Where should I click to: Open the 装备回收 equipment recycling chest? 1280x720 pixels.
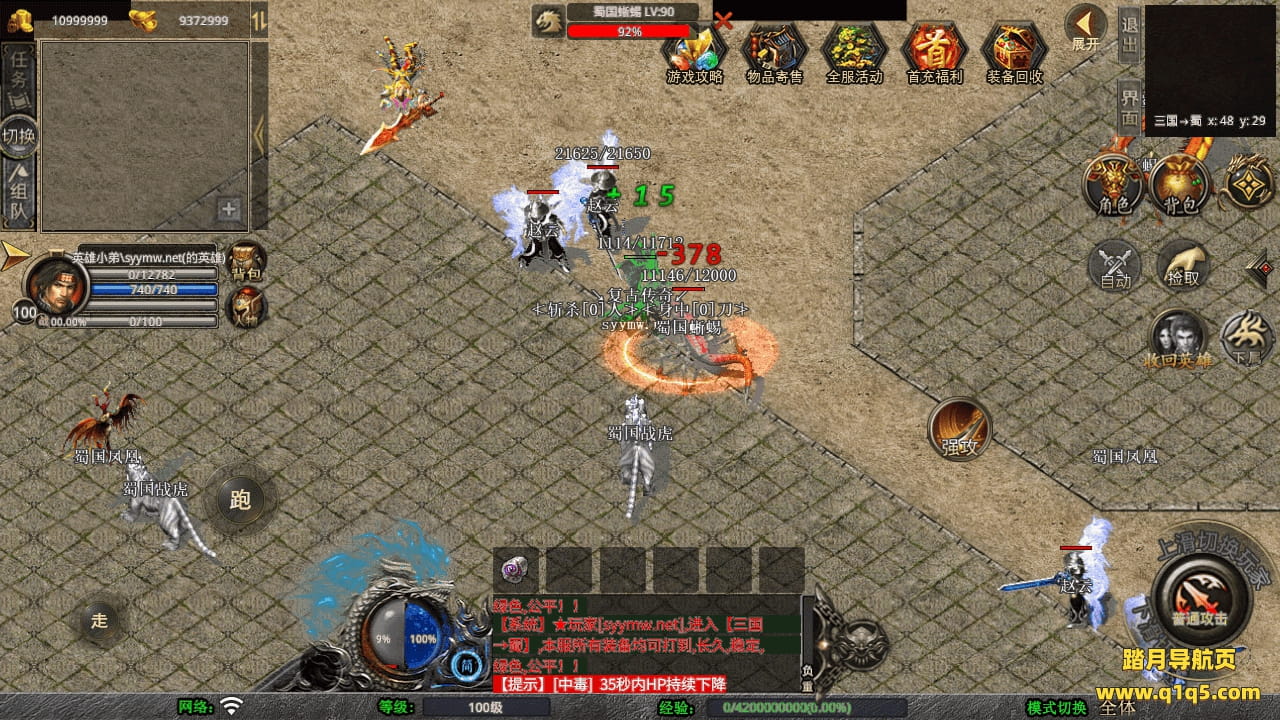tap(1014, 51)
